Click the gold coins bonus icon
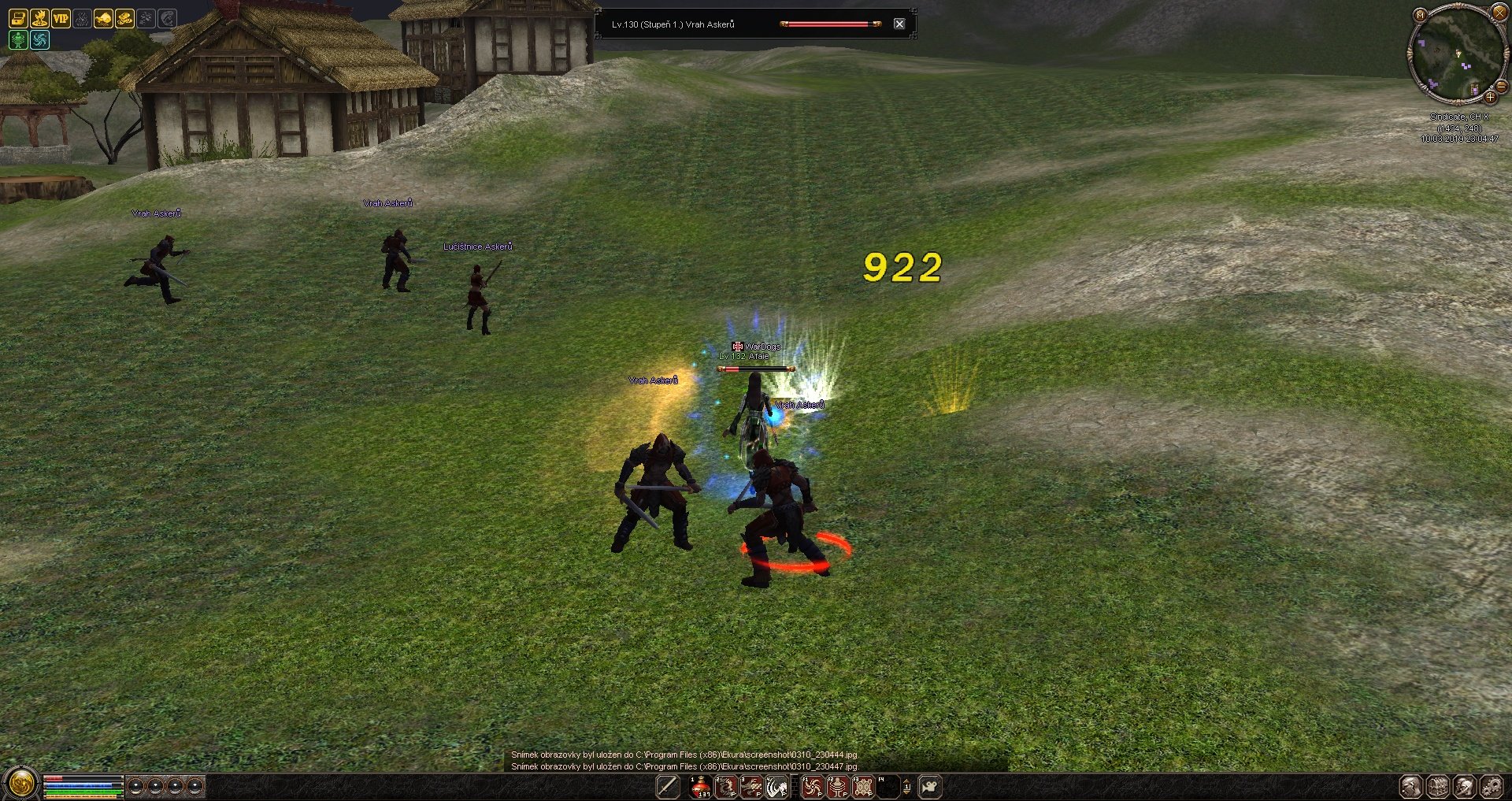The height and width of the screenshot is (801, 1512). [x=124, y=18]
